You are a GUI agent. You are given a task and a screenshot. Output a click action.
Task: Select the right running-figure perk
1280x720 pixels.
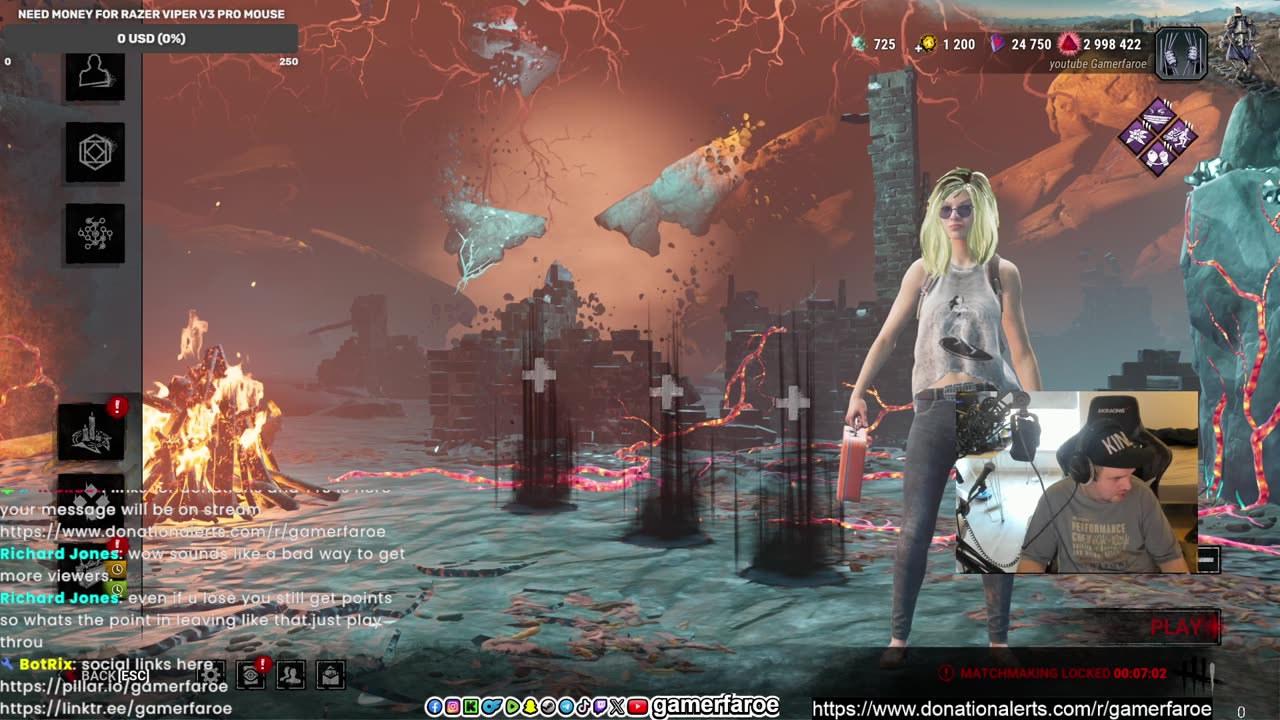[1178, 136]
